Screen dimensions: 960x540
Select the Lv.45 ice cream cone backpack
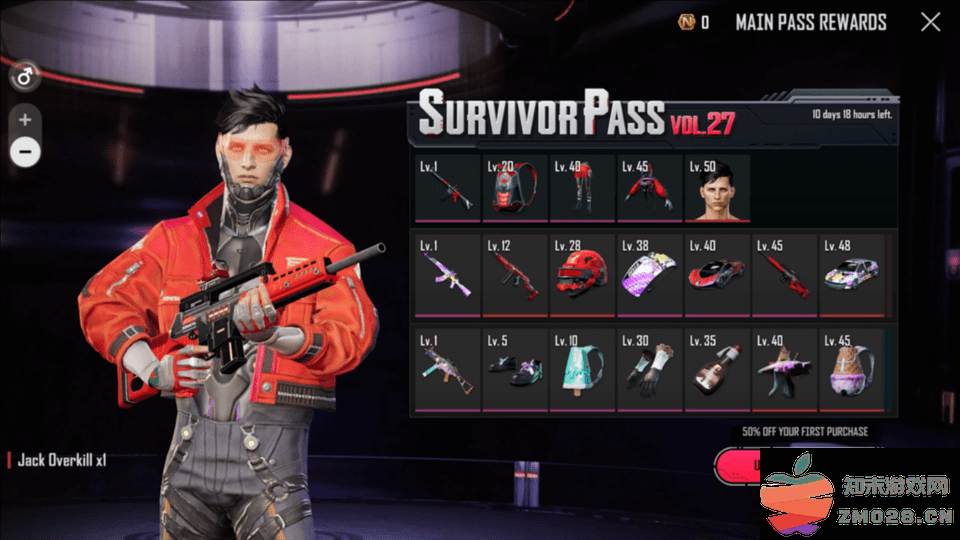coord(852,368)
